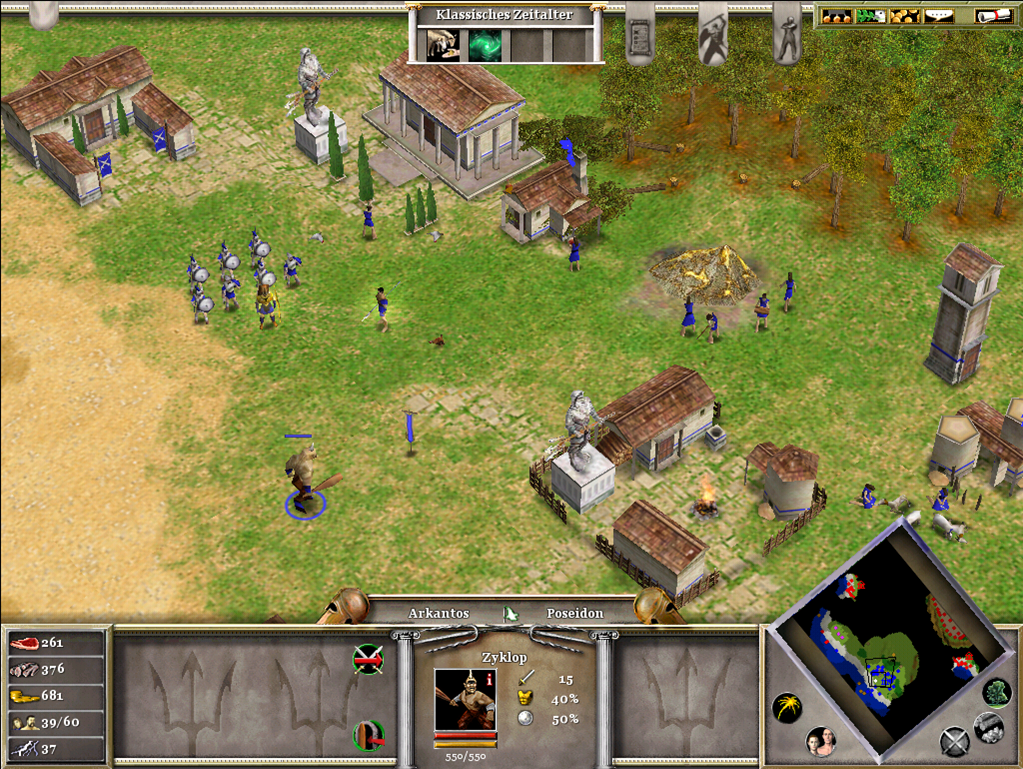
Task: Click the two faces button beside minimap
Action: 821,742
